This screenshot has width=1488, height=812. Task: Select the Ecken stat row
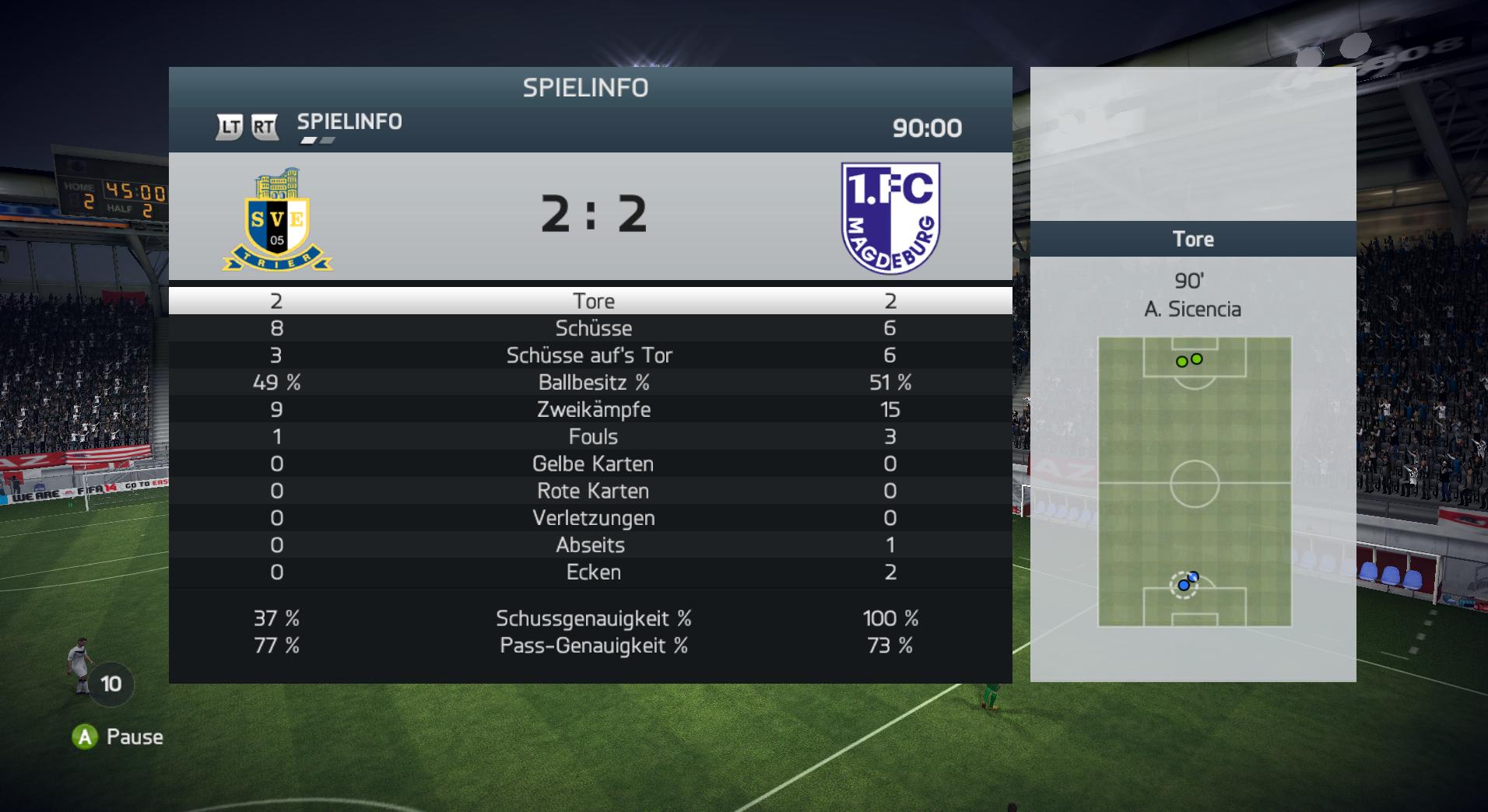[x=591, y=572]
